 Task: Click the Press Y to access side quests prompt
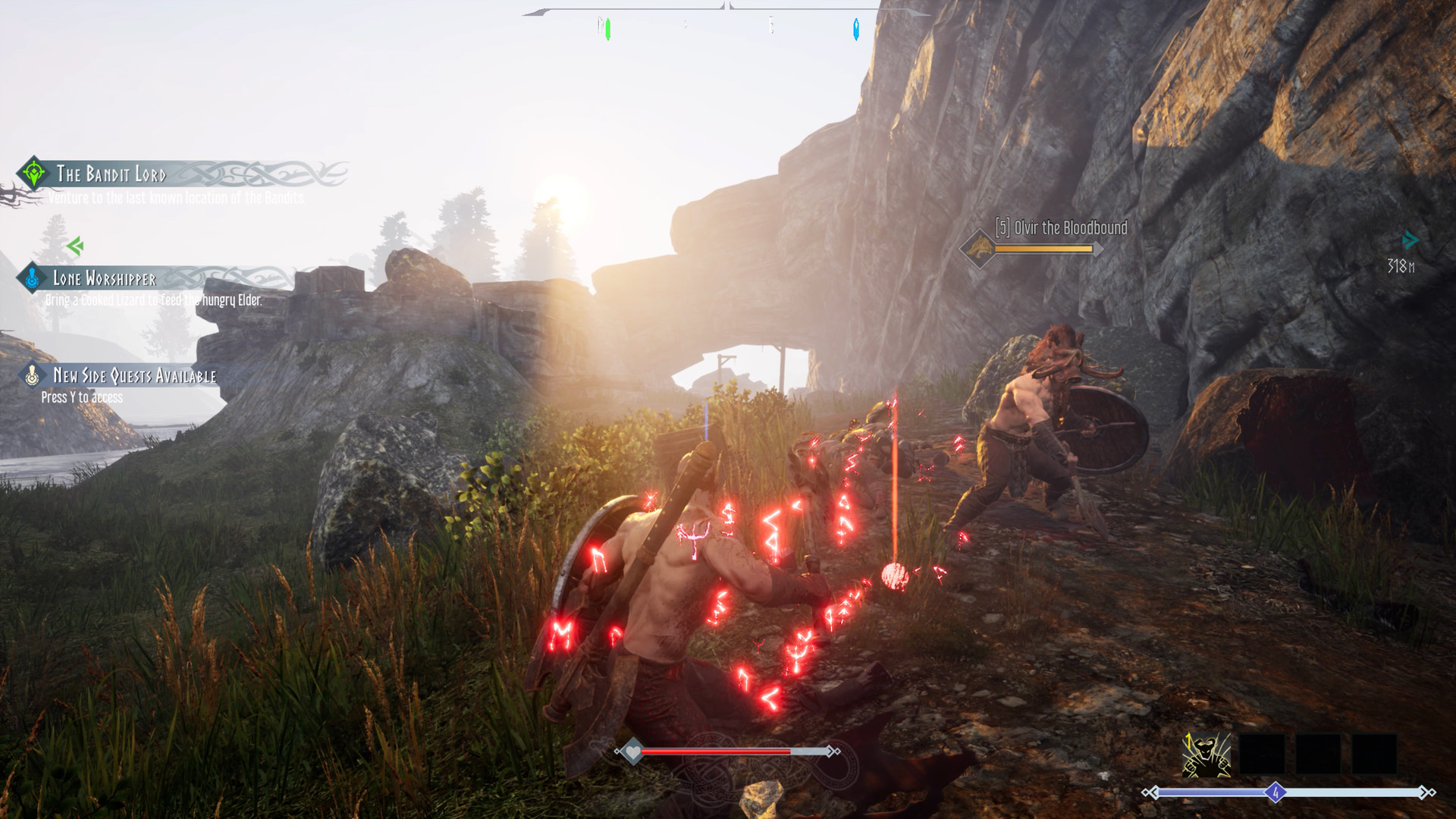tap(83, 397)
